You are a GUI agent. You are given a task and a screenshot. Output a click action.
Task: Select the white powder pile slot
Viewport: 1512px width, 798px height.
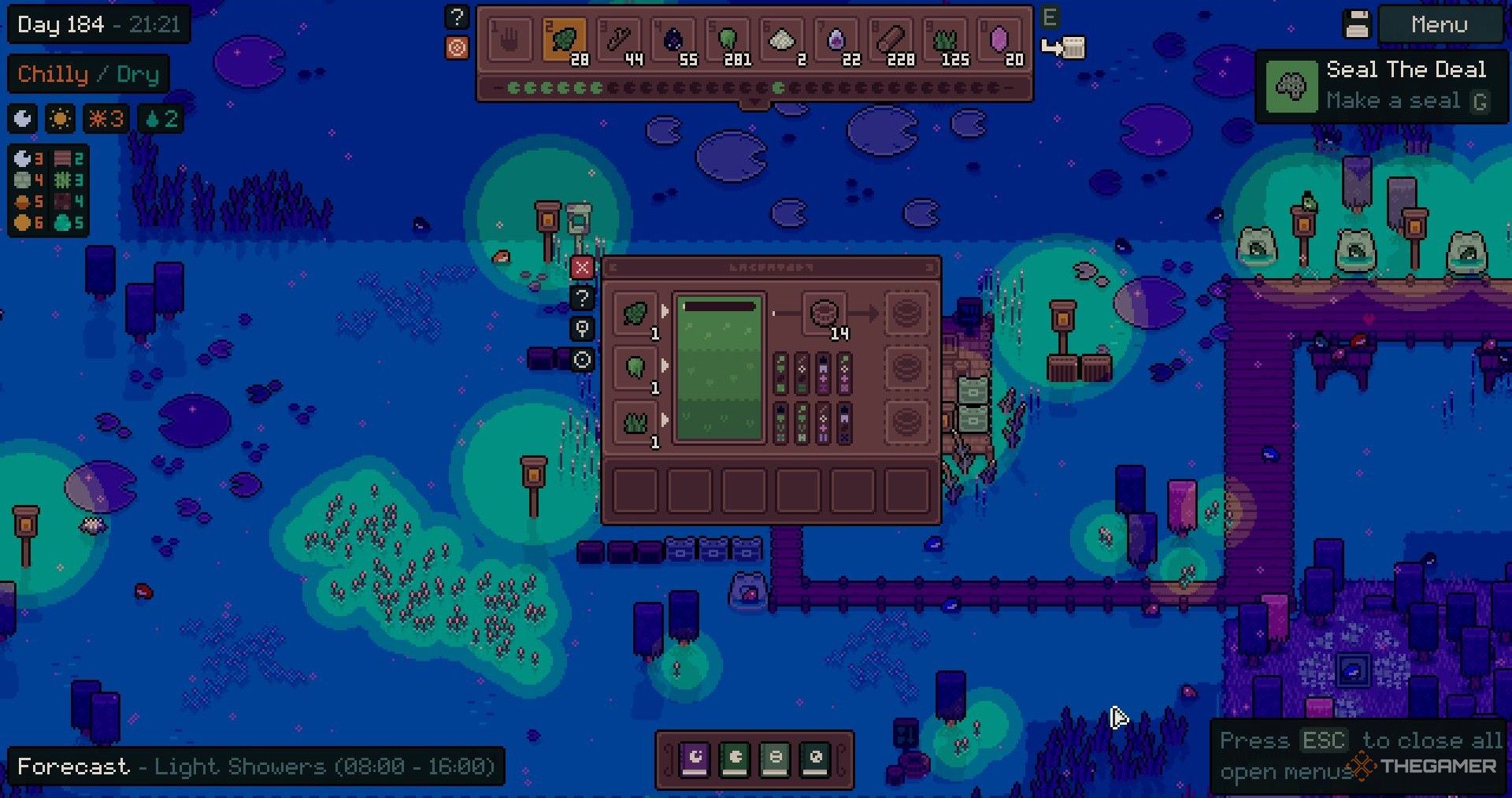782,41
